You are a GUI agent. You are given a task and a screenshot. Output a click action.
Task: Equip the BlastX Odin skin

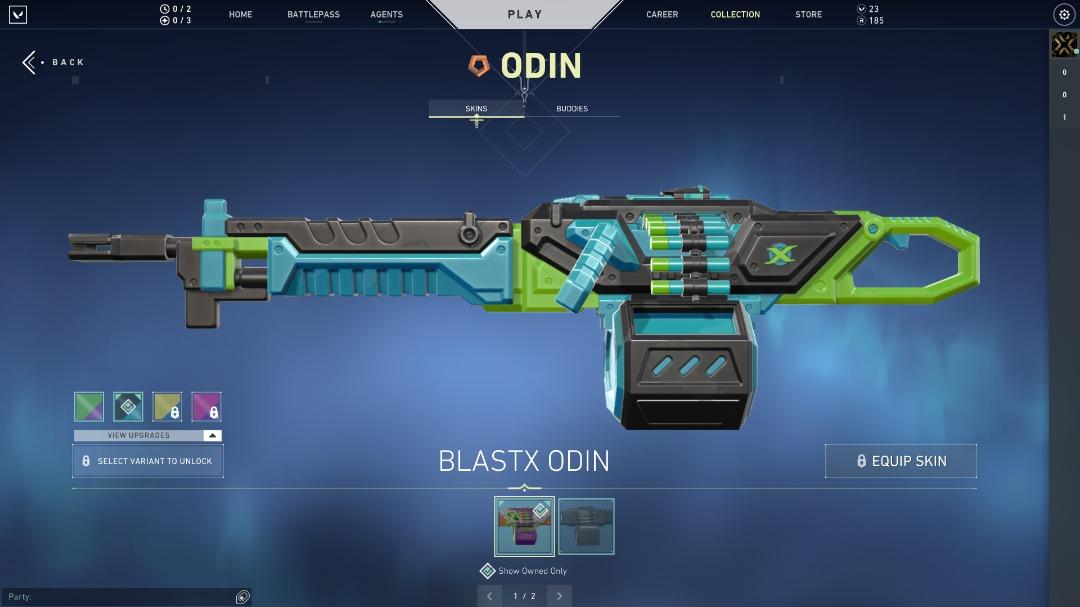(900, 461)
